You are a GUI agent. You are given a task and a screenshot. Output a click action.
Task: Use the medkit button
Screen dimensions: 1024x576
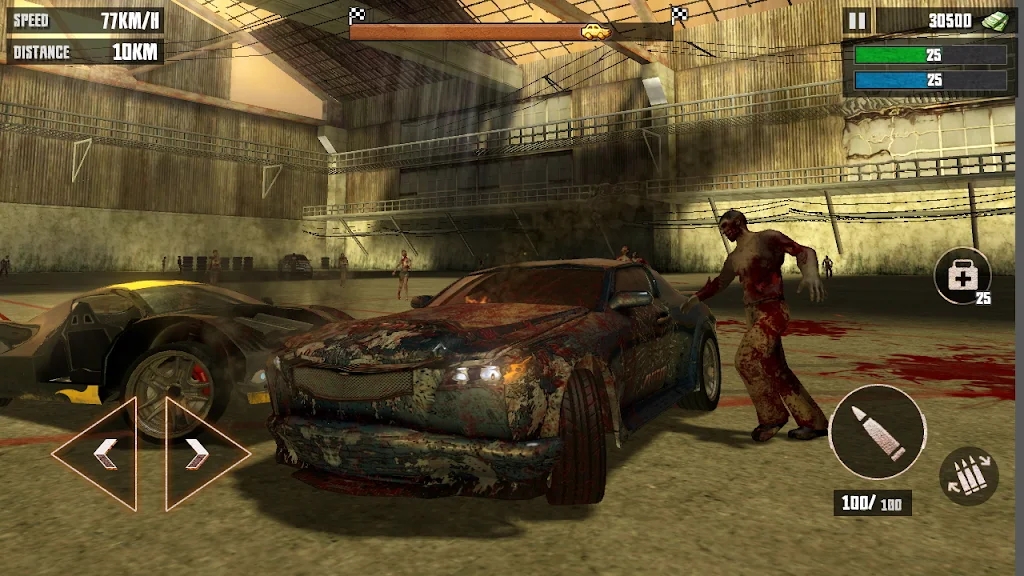point(962,276)
